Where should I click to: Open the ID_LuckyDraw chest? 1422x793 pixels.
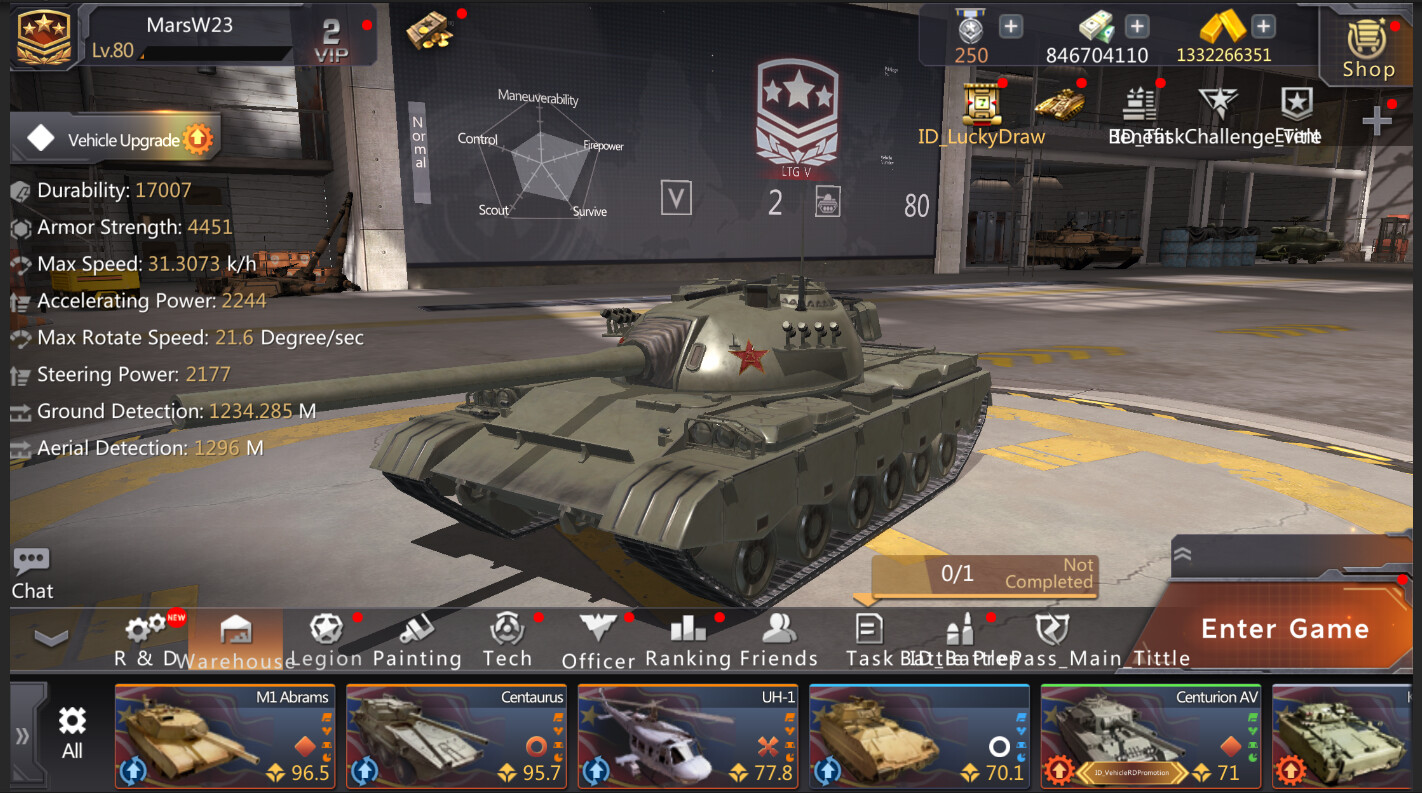(x=981, y=105)
